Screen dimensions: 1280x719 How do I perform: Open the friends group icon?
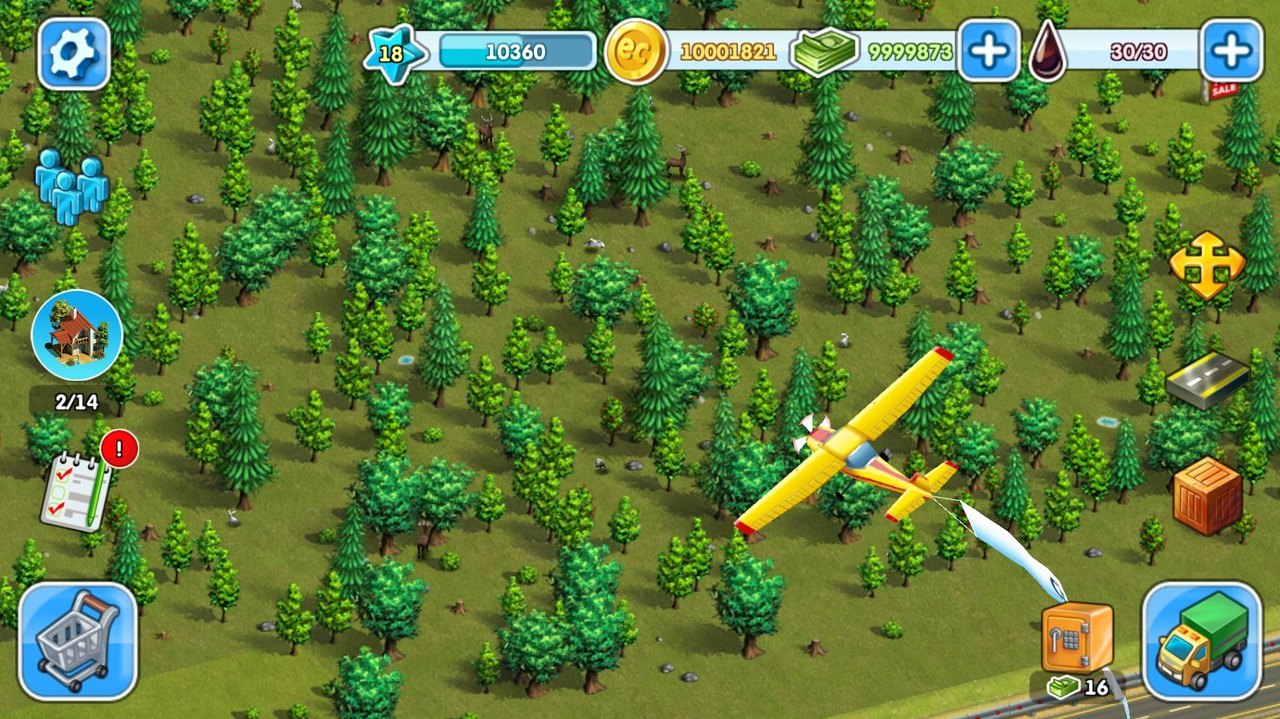pos(71,186)
